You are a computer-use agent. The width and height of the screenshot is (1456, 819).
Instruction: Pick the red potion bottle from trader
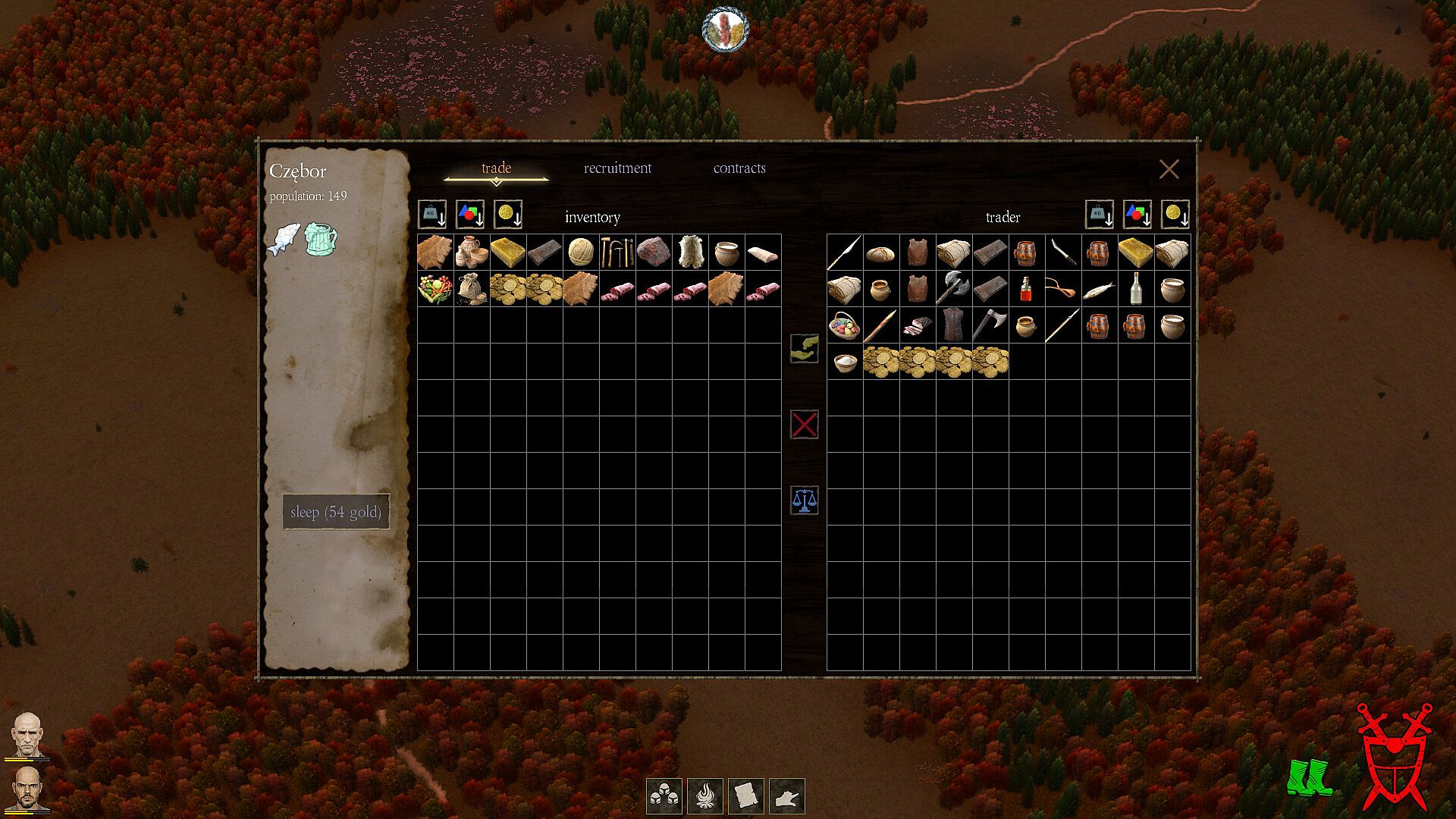tap(1026, 289)
